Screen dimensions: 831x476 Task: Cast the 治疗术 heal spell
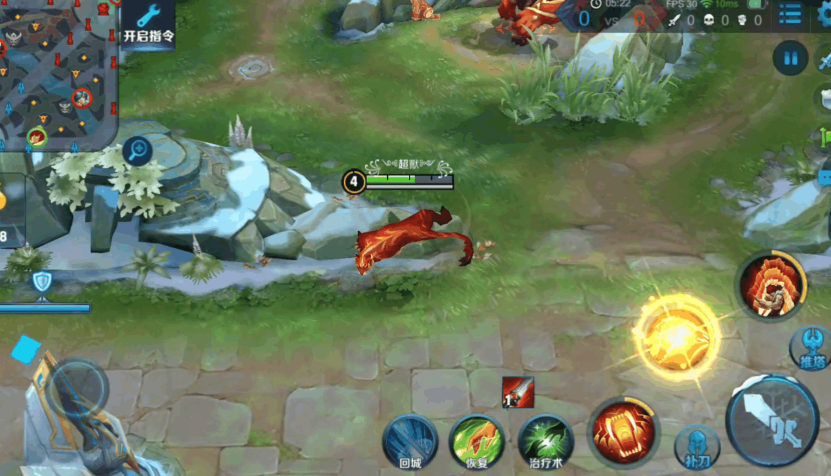[x=545, y=441]
